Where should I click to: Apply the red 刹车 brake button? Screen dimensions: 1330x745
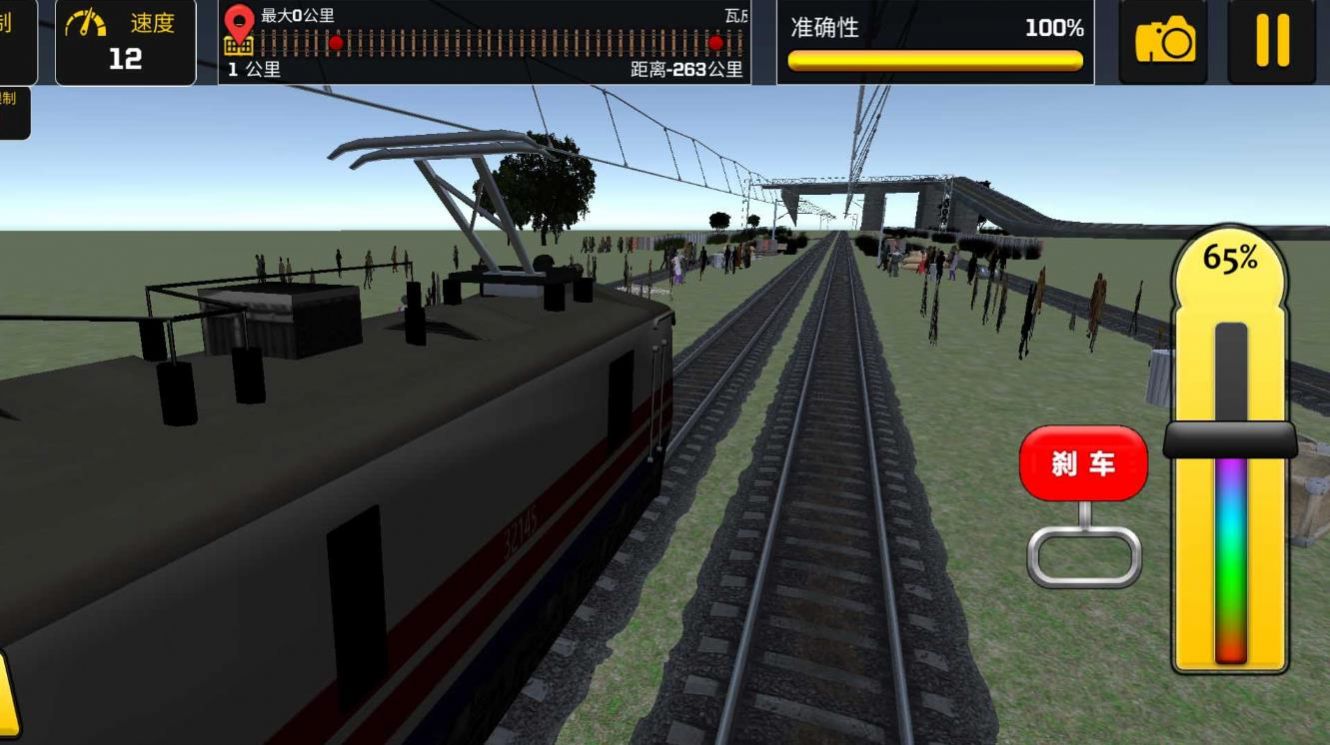pos(1083,463)
